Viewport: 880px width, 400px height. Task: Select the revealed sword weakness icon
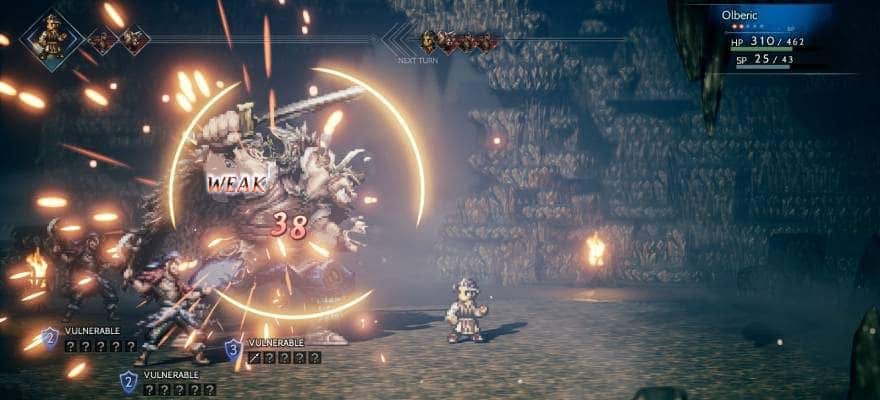(x=254, y=357)
